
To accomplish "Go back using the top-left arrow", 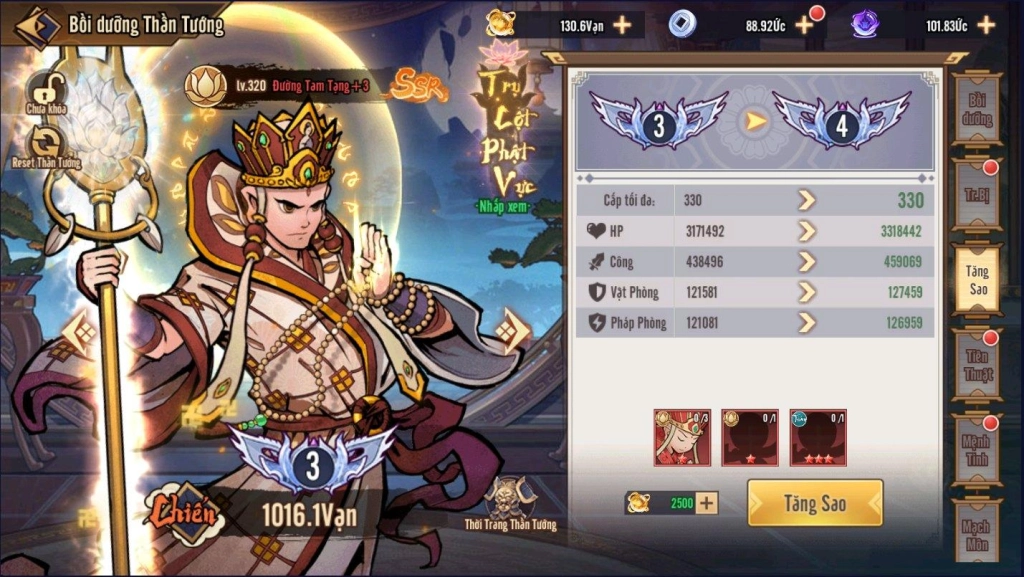I will tap(37, 27).
